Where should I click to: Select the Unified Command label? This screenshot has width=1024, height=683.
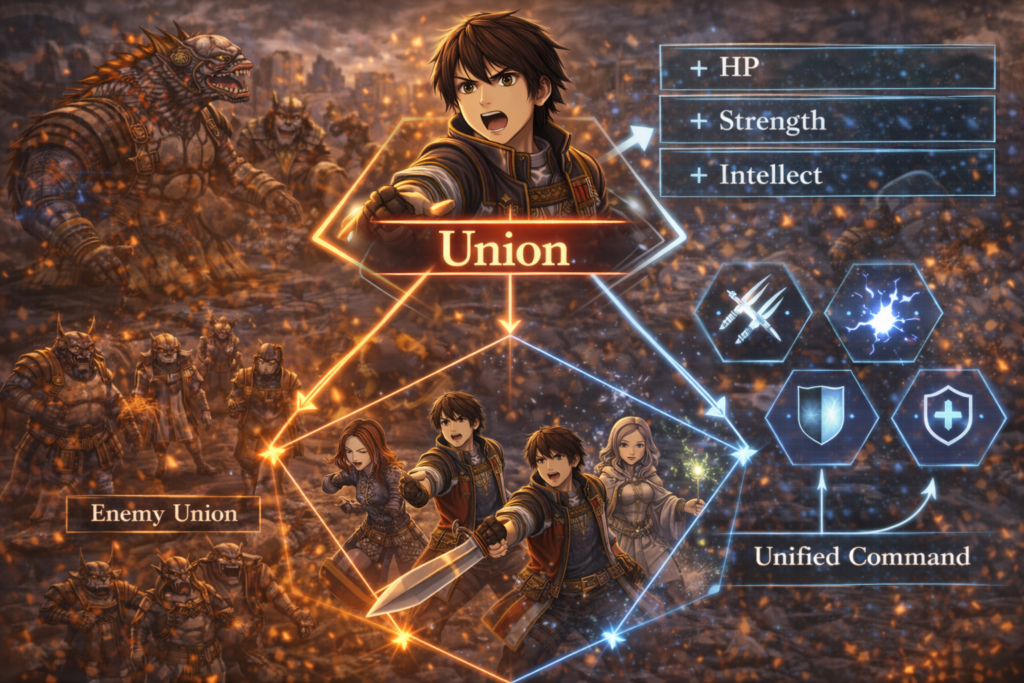tap(861, 556)
